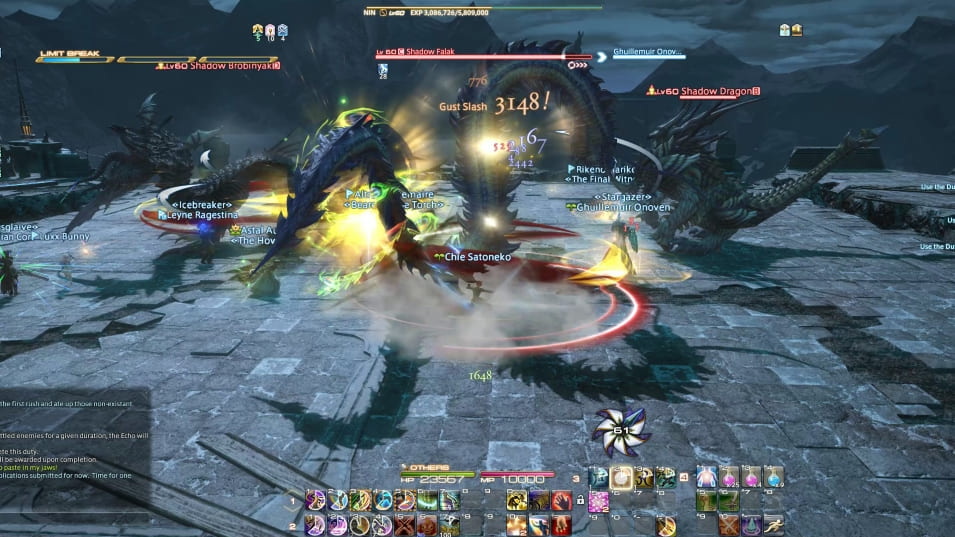Use the glowing highlighted action icon

(x=621, y=478)
